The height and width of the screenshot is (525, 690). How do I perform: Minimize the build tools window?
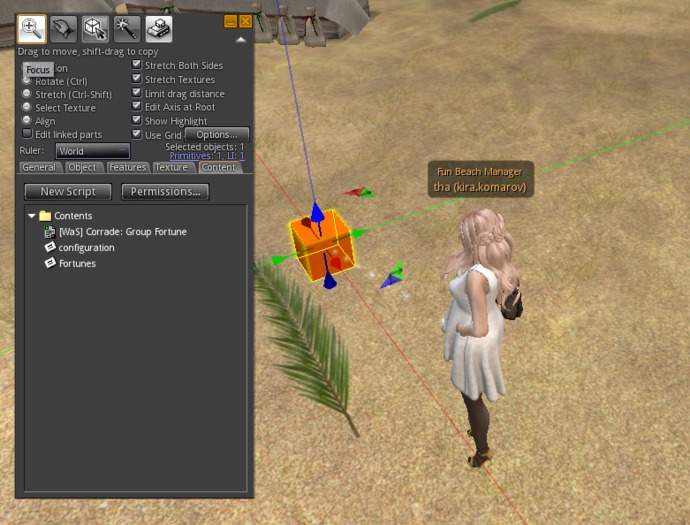click(231, 20)
